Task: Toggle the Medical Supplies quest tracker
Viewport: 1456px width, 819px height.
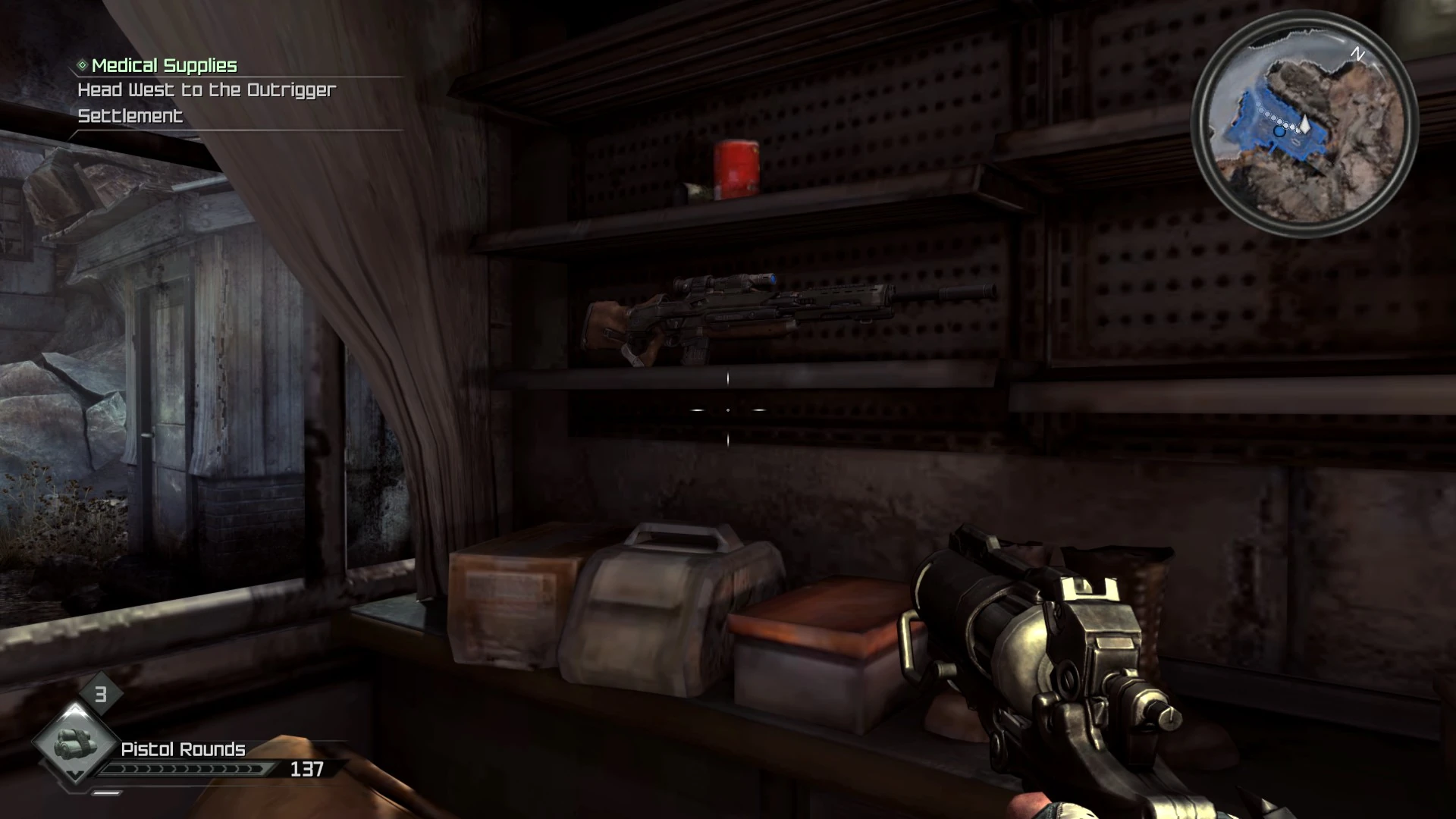Action: point(164,65)
